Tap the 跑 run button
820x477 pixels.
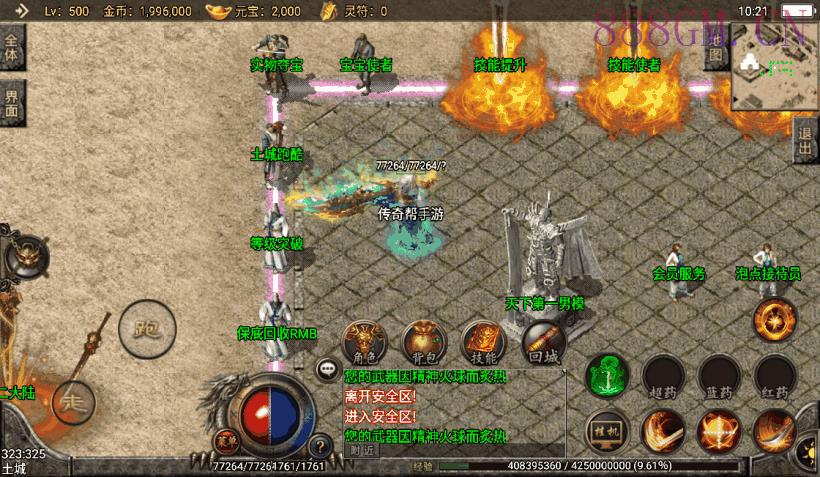point(146,326)
